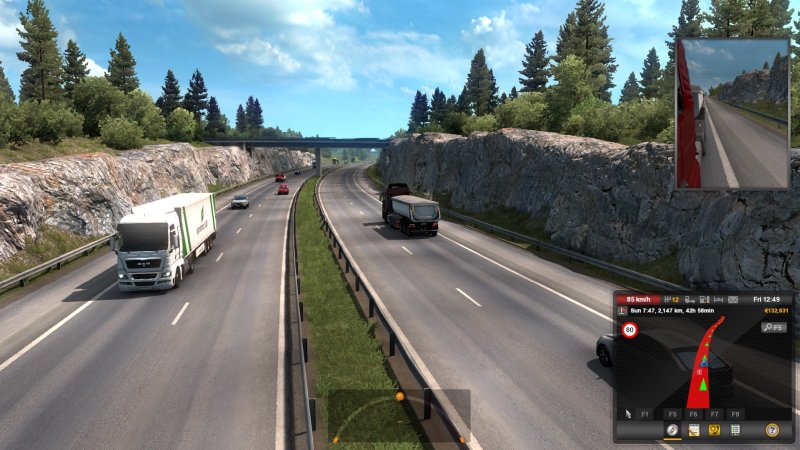This screenshot has width=800, height=450.
Task: Toggle map zoom with the magnifier button
Action: (773, 327)
